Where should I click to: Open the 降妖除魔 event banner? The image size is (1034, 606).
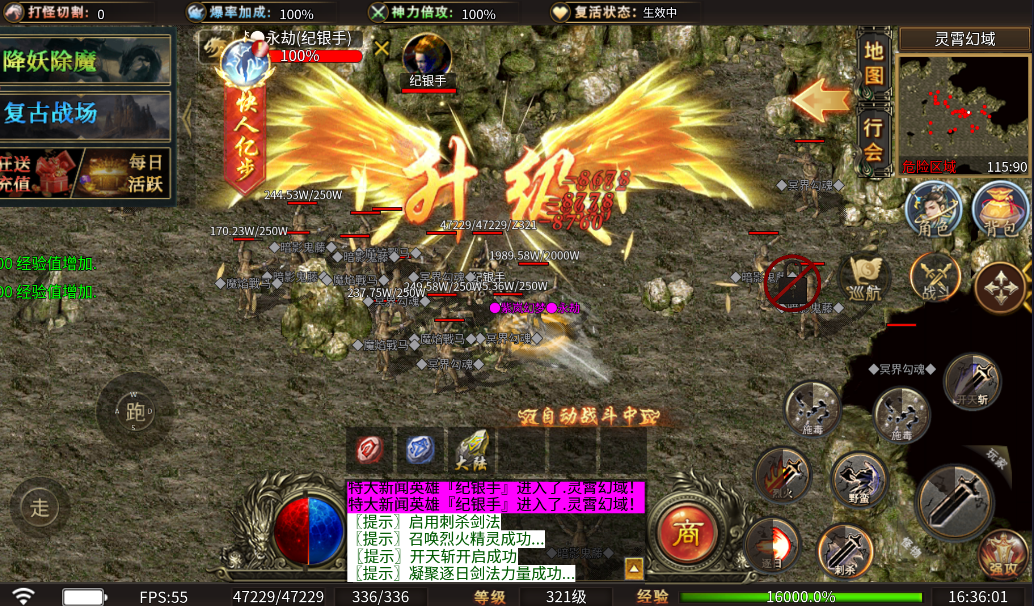(x=85, y=62)
